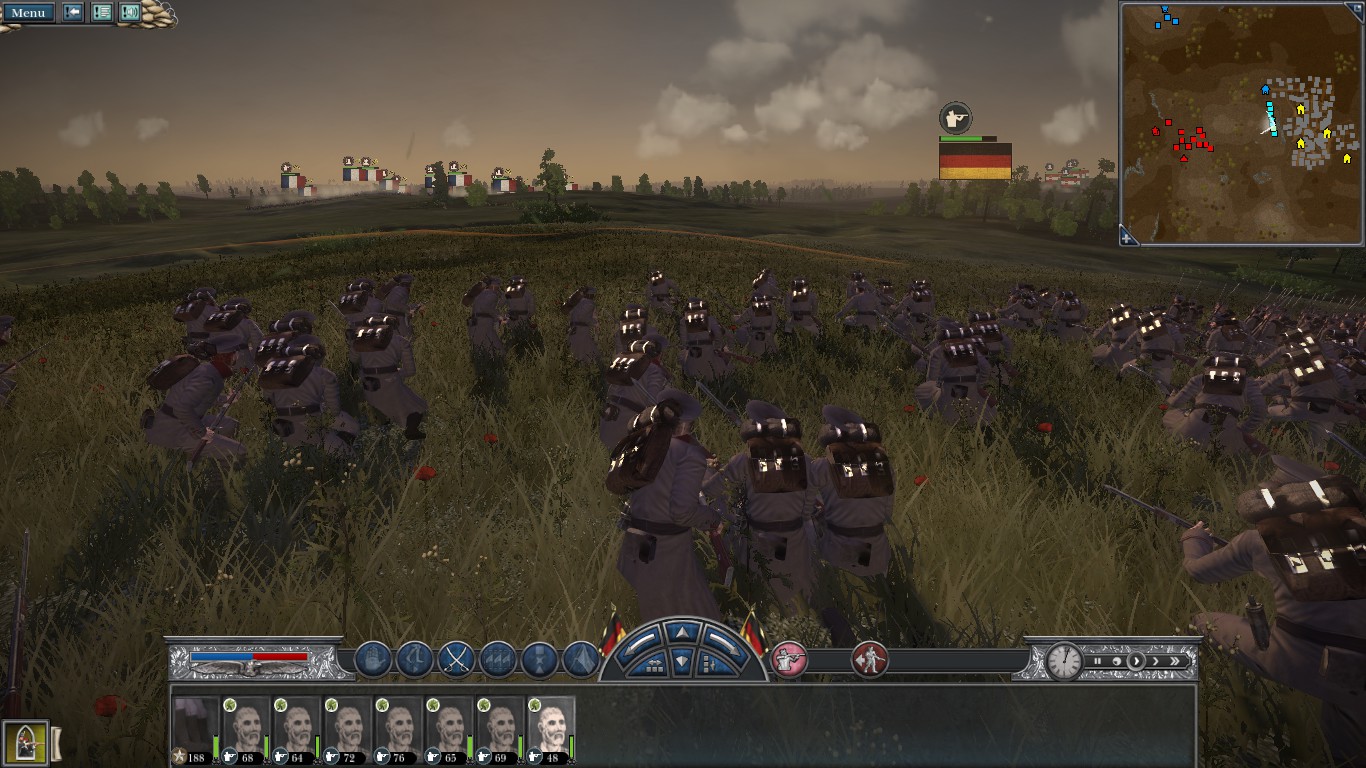Pause the battle with the pause control

(x=1098, y=661)
